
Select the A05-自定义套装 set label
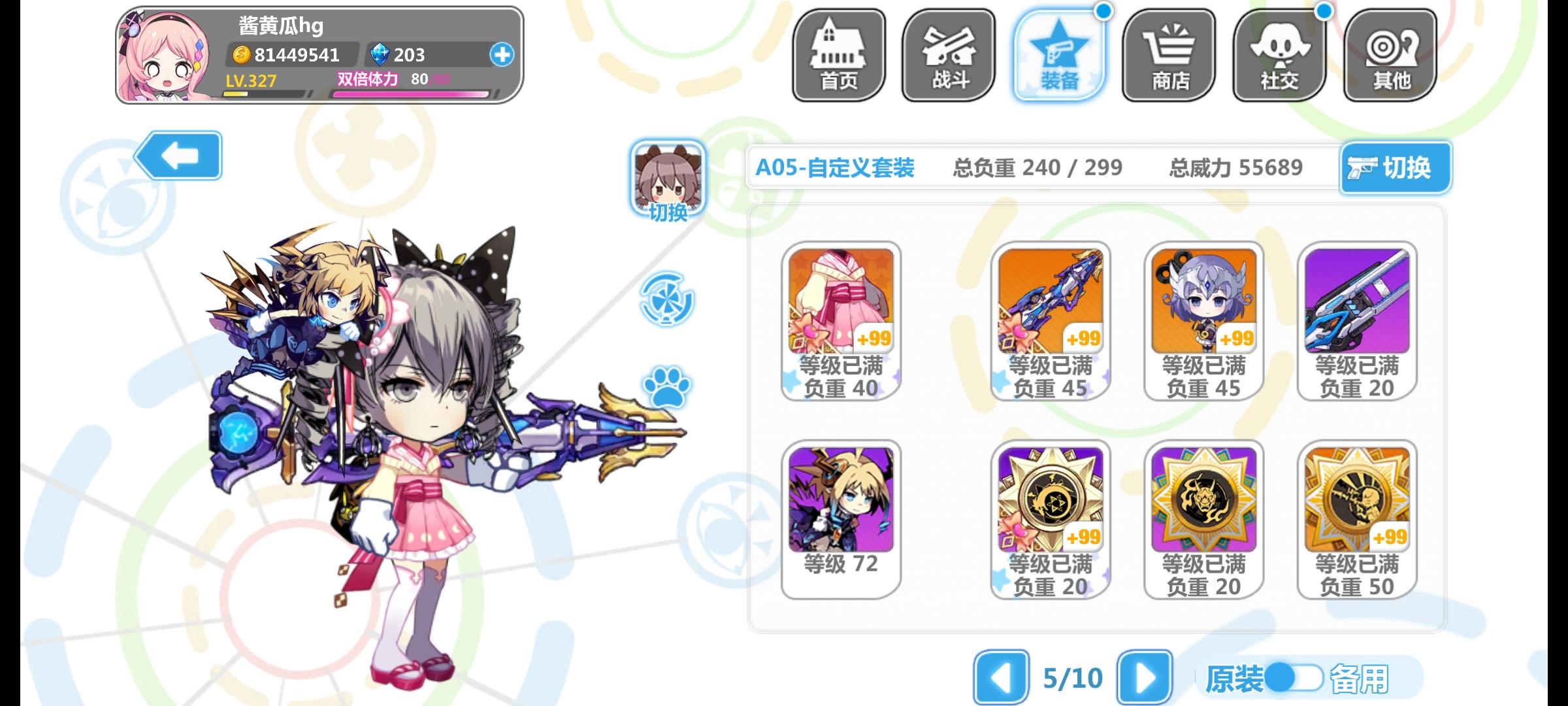(834, 167)
